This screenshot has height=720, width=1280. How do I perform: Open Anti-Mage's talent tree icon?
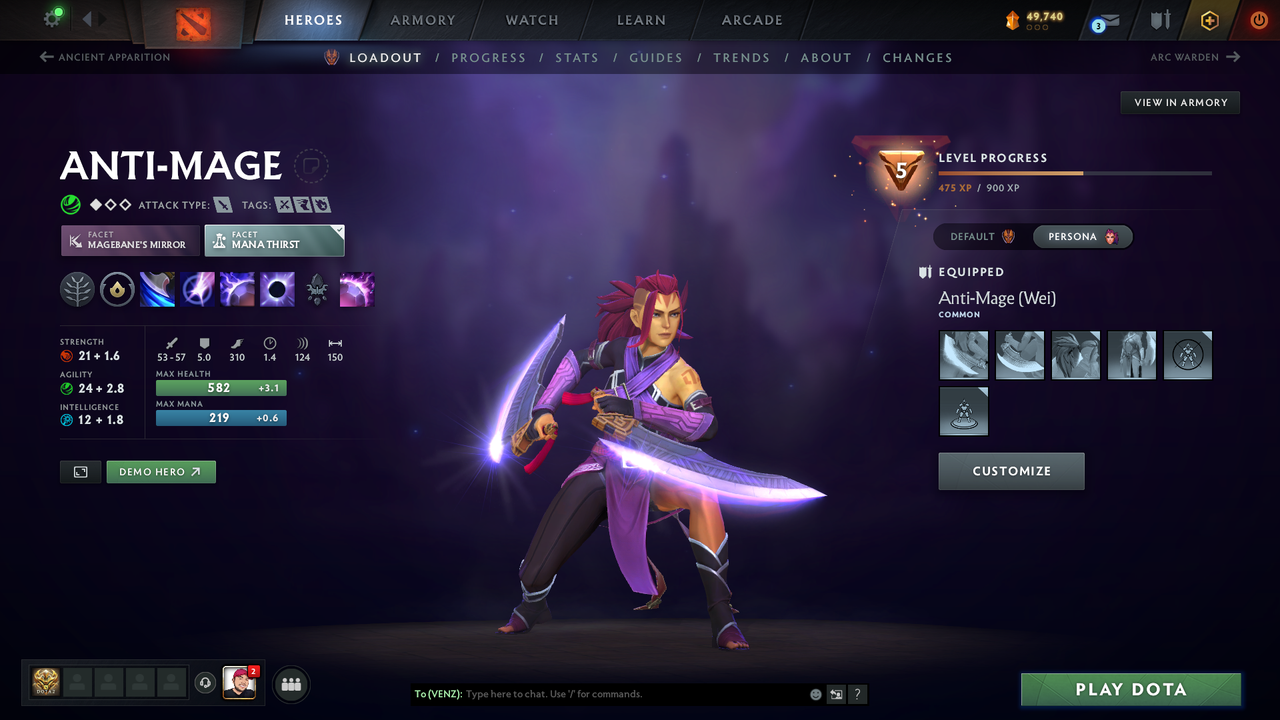pos(77,289)
